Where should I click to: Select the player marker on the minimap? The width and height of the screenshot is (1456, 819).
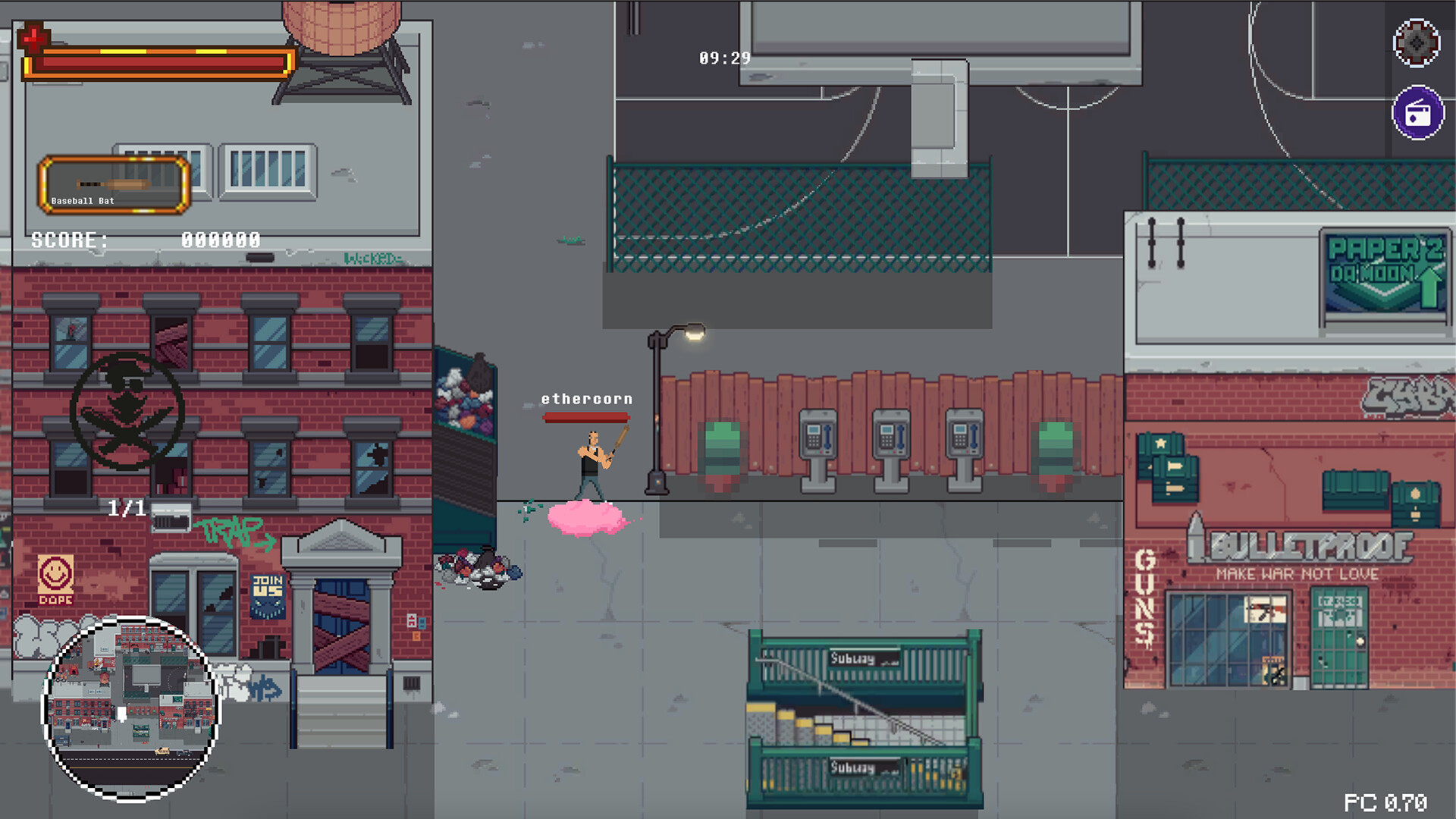pyautogui.click(x=121, y=713)
